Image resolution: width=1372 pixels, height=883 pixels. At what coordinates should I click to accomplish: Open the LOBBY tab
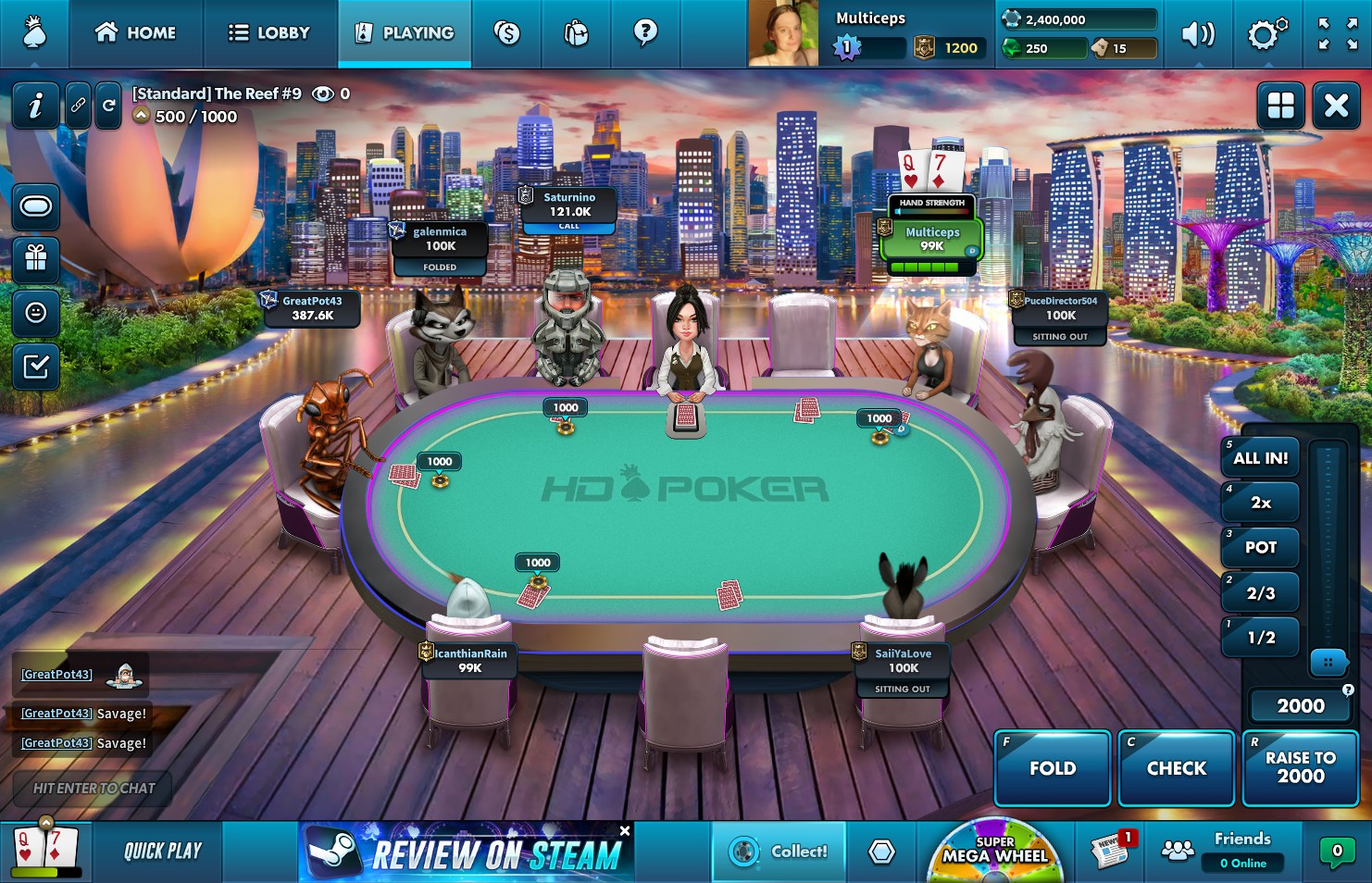[269, 33]
